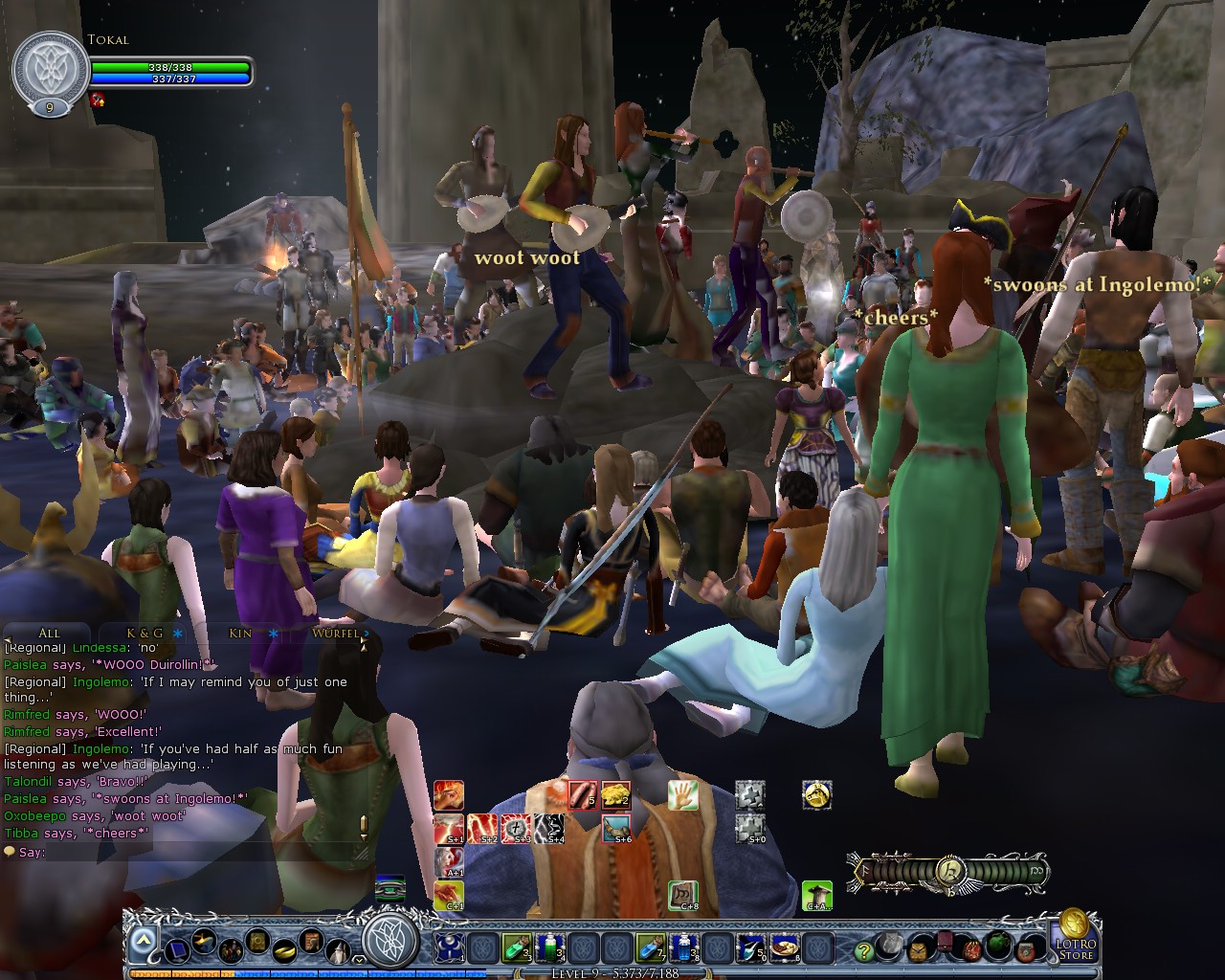Open the yellow question mark help button
This screenshot has height=980, width=1225.
click(x=863, y=950)
